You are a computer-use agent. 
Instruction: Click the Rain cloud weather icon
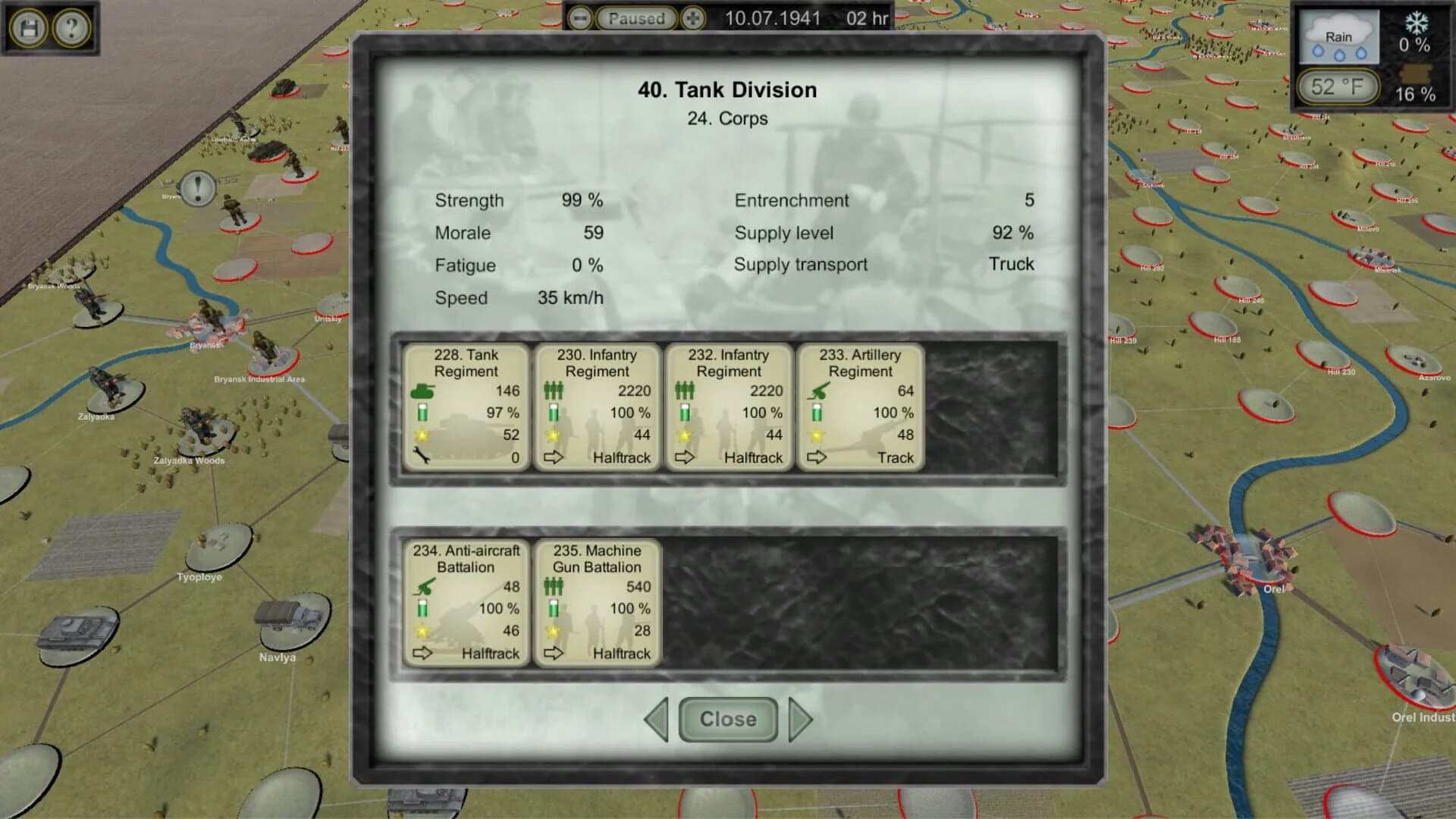(1339, 36)
